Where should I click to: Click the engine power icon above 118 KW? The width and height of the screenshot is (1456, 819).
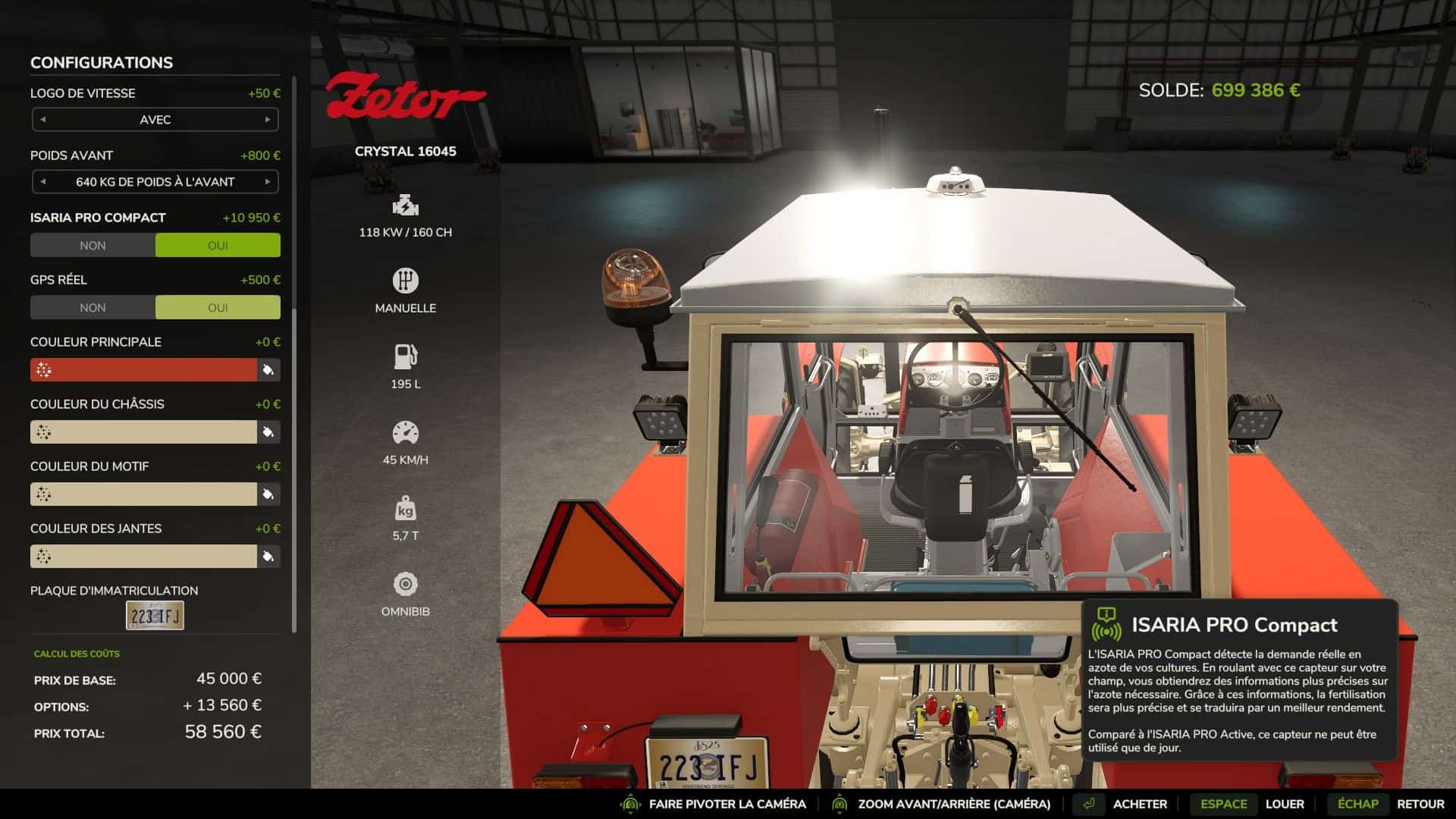[x=405, y=205]
